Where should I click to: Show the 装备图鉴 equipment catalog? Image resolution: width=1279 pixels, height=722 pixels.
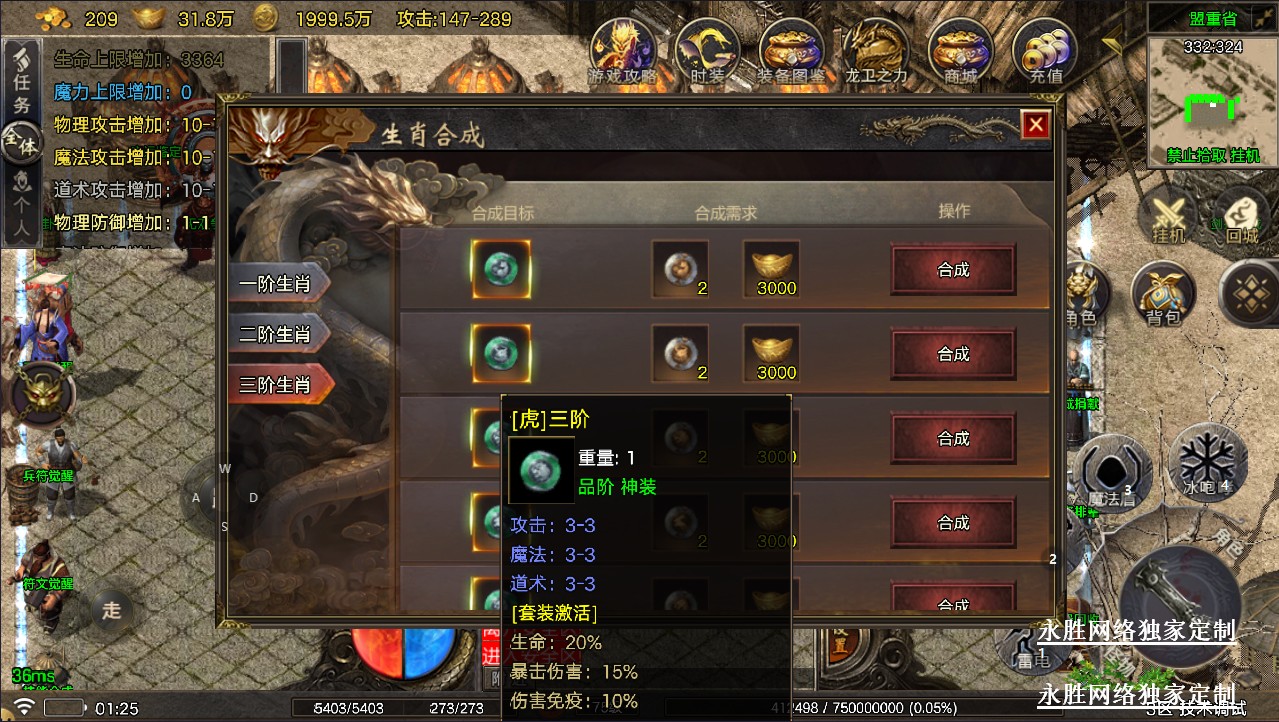coord(791,52)
